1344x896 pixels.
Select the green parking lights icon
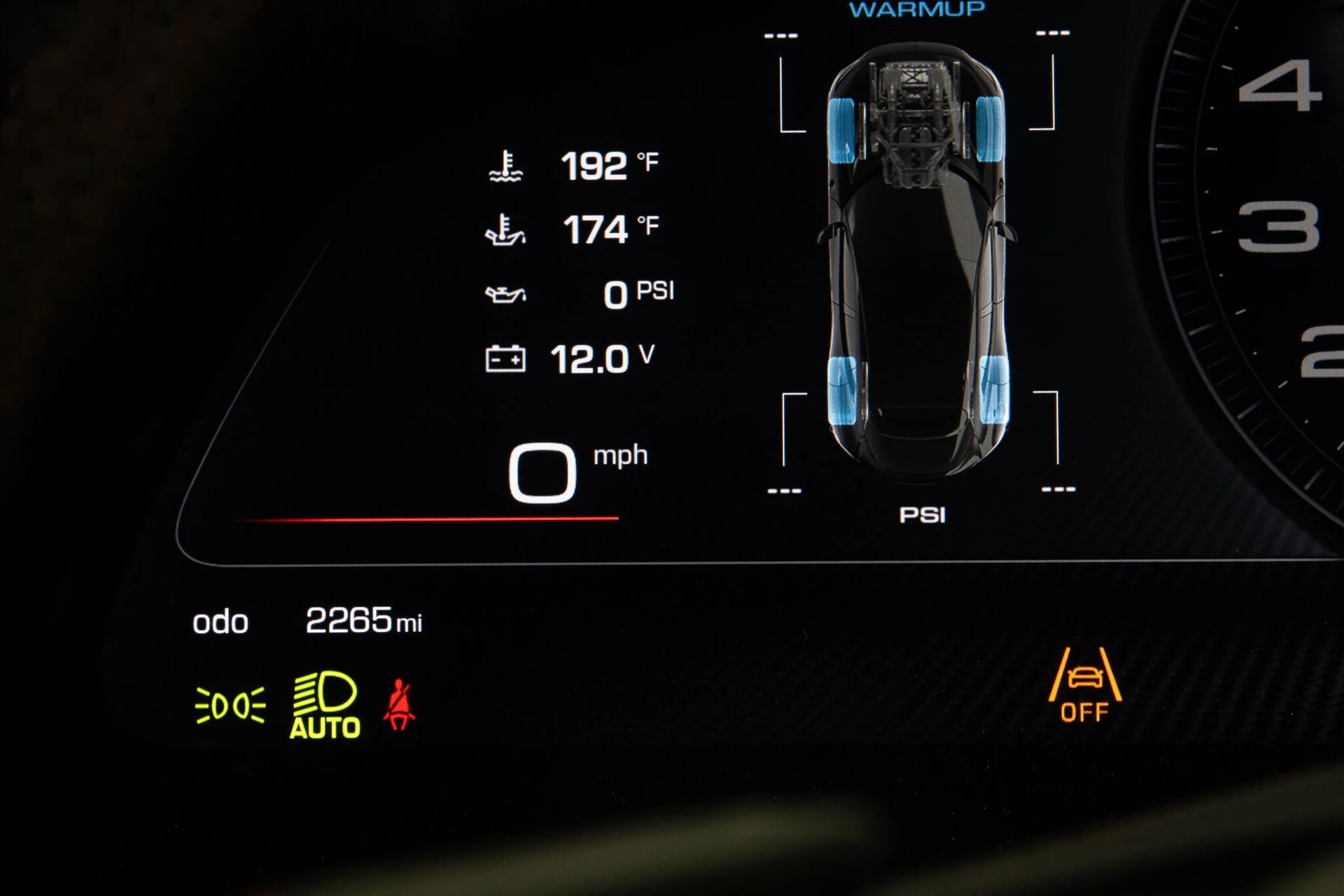click(x=230, y=705)
